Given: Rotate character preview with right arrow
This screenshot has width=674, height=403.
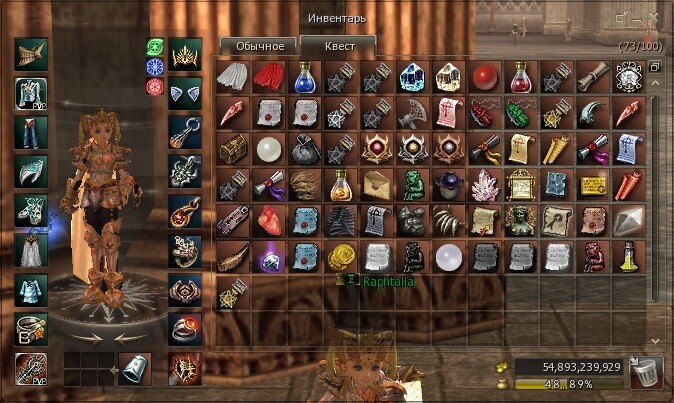Looking at the screenshot, I should pos(124,339).
